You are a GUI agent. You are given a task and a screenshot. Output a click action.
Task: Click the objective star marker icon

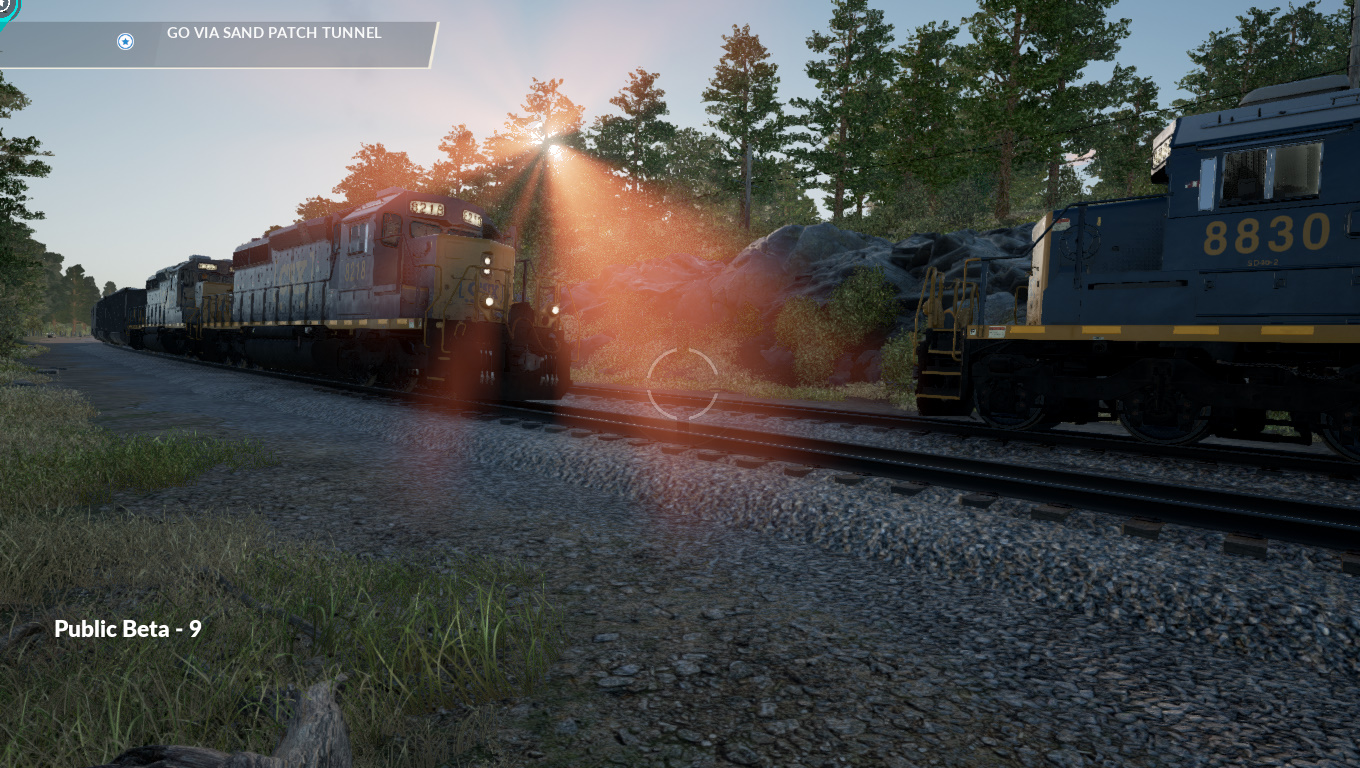125,41
